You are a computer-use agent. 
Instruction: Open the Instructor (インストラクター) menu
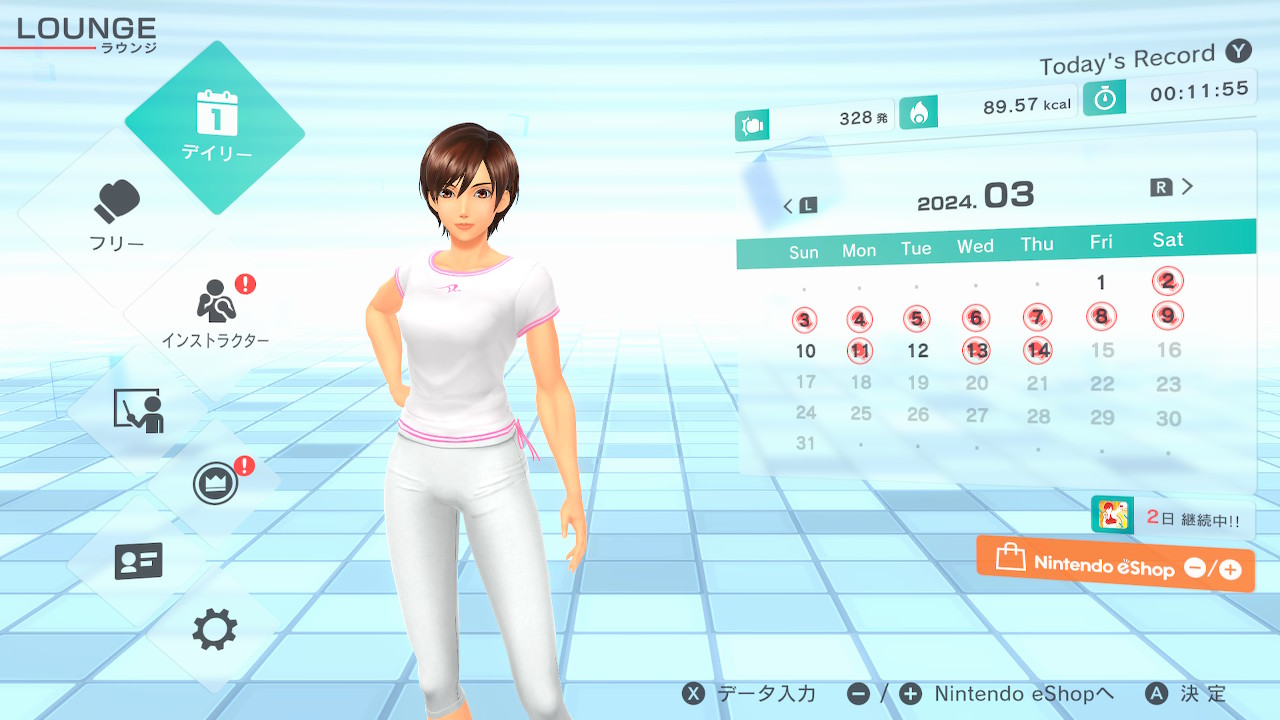(215, 312)
